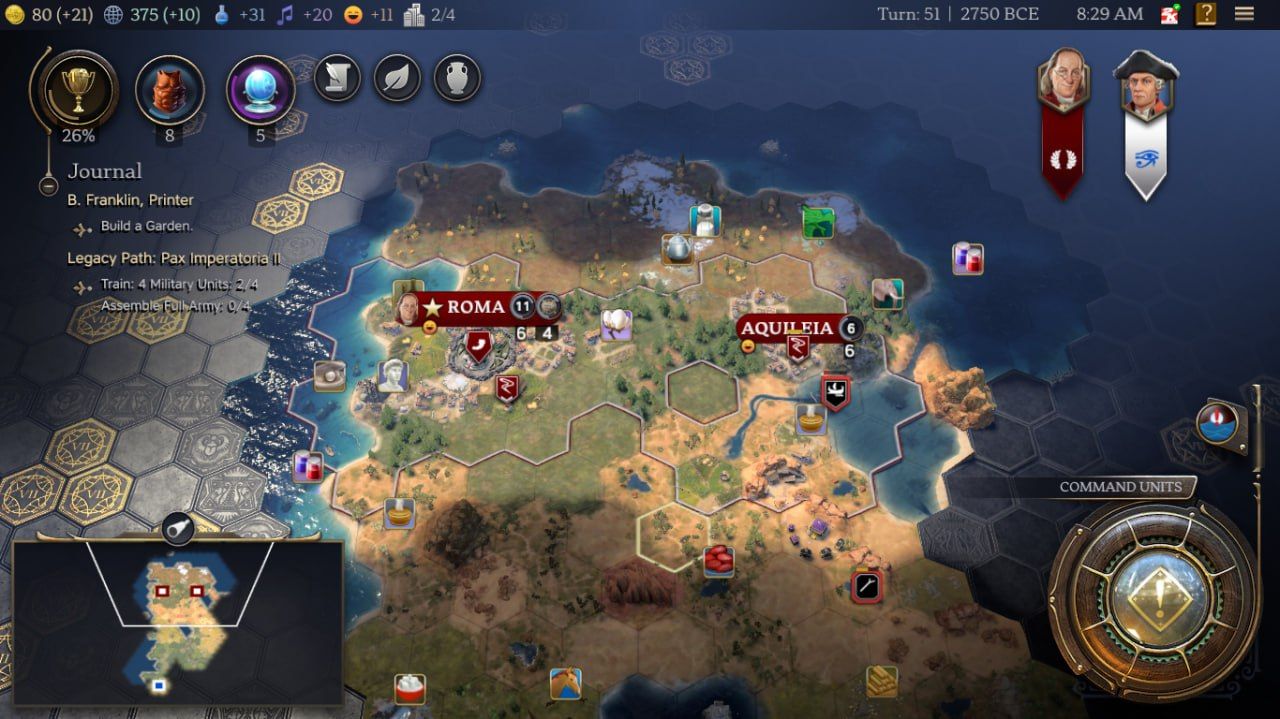
Task: Collapse the Journal with the minus button
Action: point(48,185)
